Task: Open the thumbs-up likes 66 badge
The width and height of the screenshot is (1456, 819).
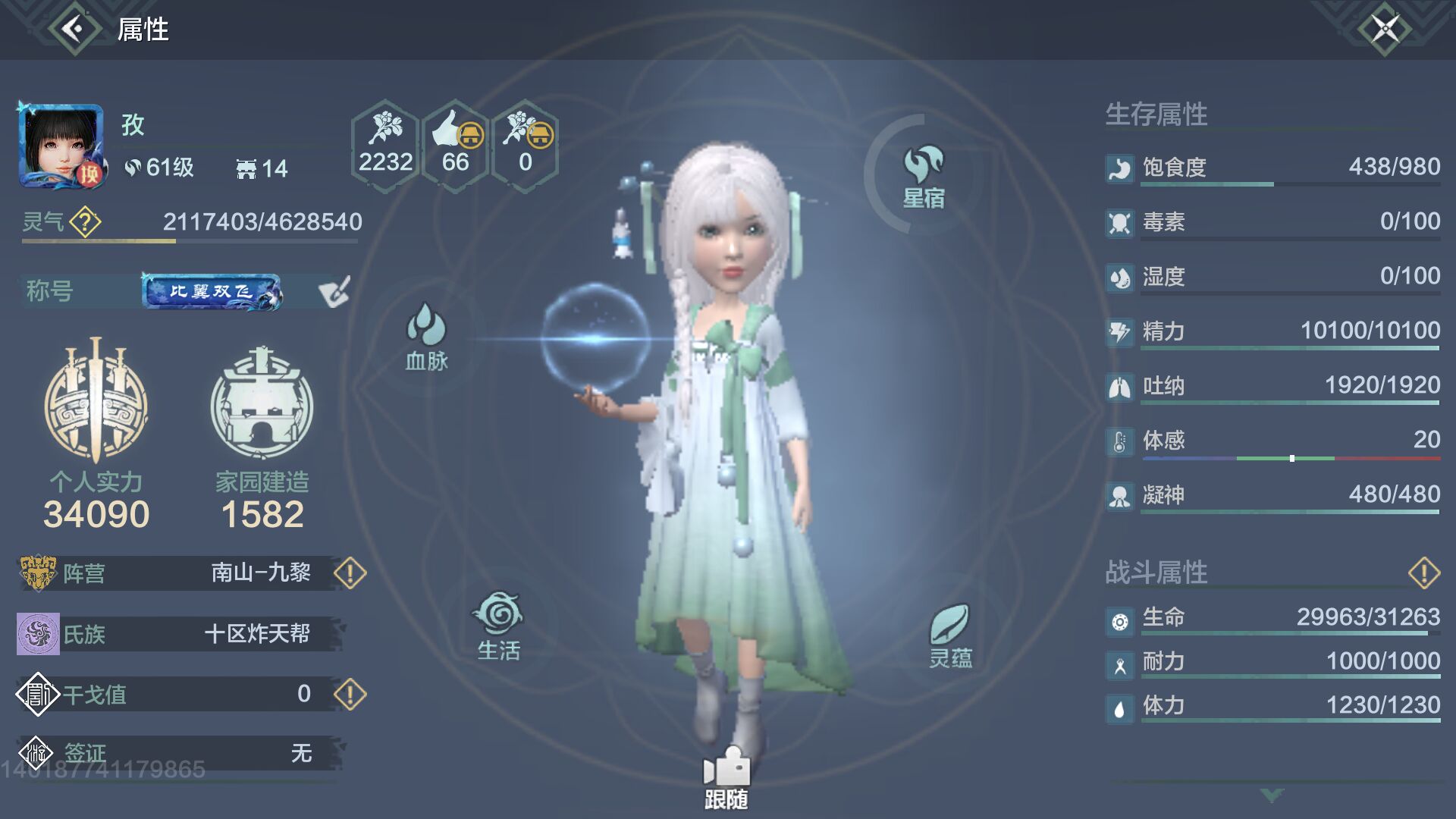Action: (455, 145)
